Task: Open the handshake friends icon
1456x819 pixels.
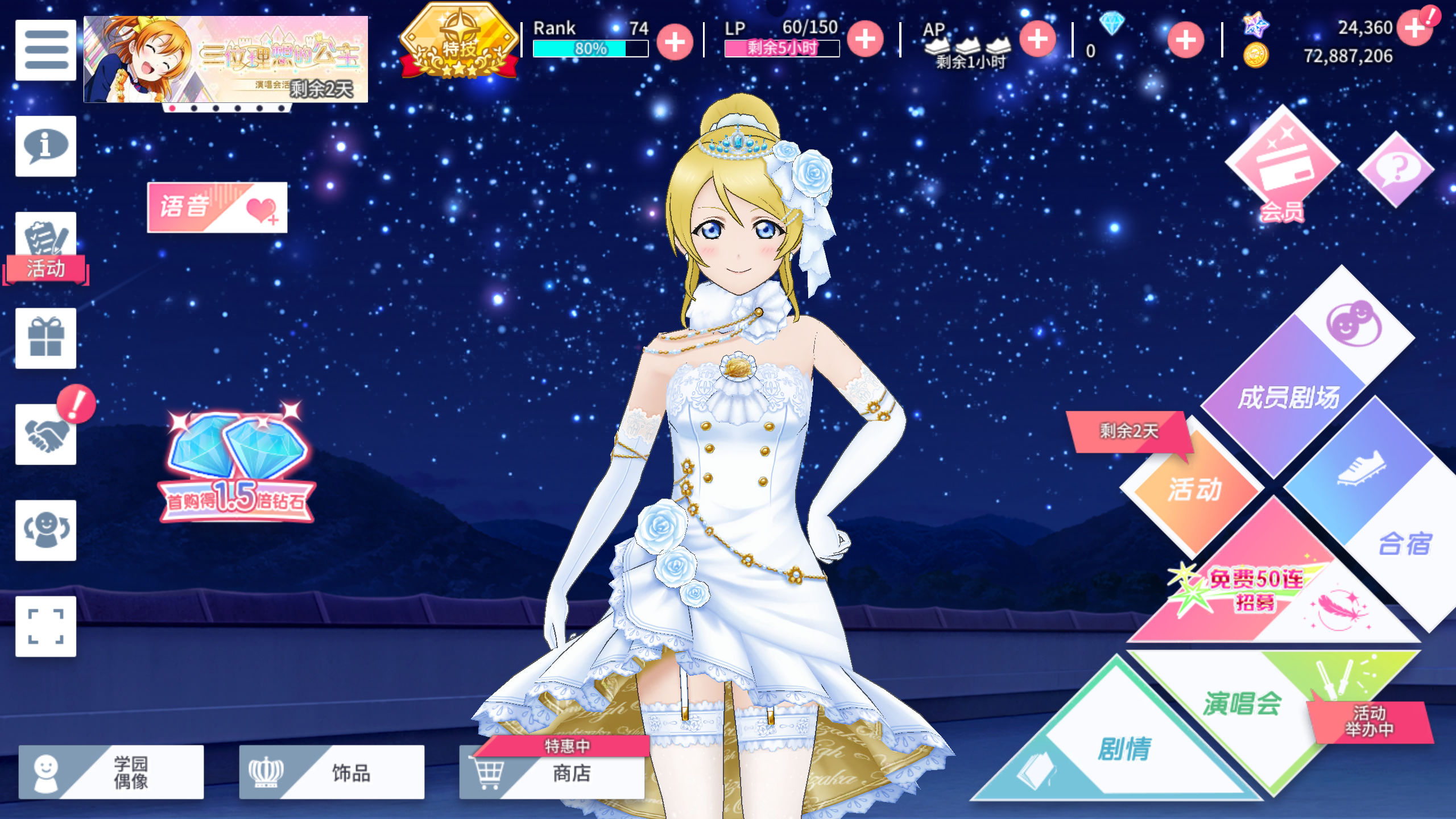Action: pyautogui.click(x=45, y=435)
